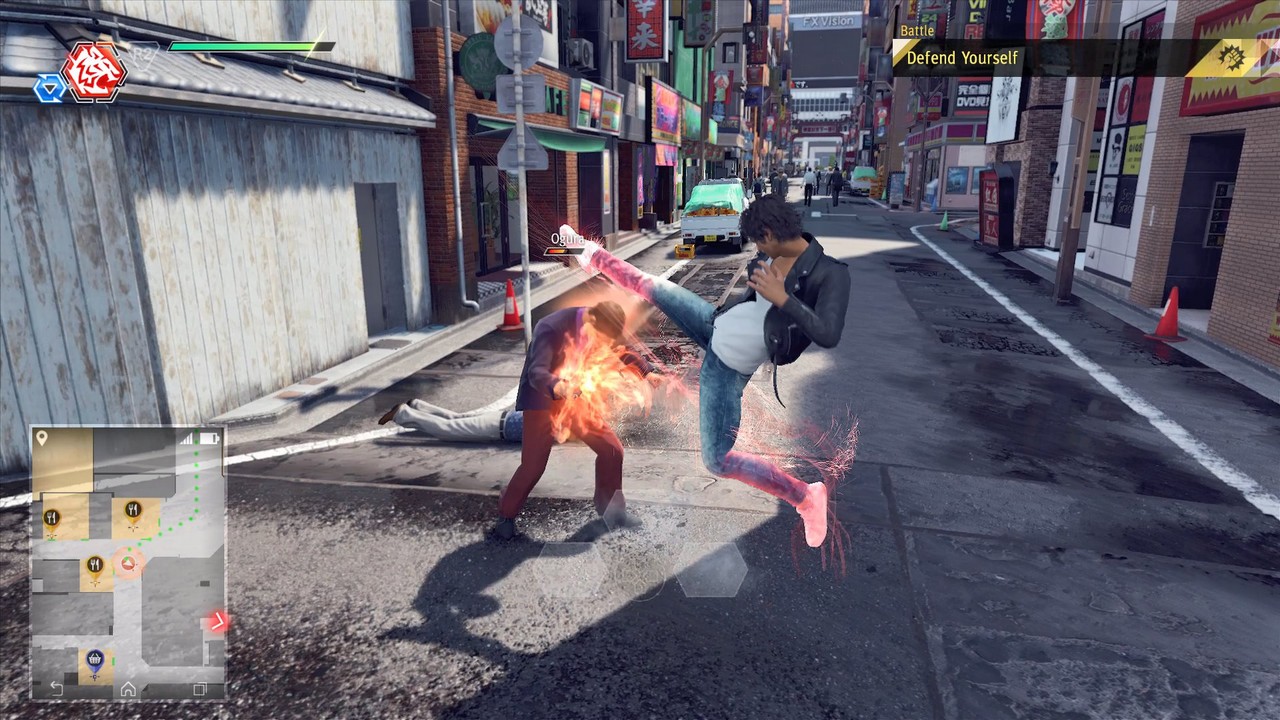Image resolution: width=1280 pixels, height=720 pixels.
Task: Open the phone minimap
Action: point(128,560)
